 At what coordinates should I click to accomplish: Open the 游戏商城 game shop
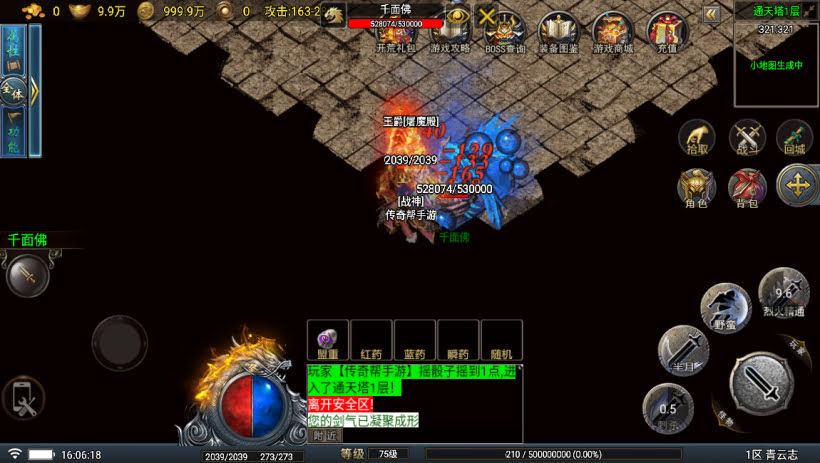tap(613, 31)
